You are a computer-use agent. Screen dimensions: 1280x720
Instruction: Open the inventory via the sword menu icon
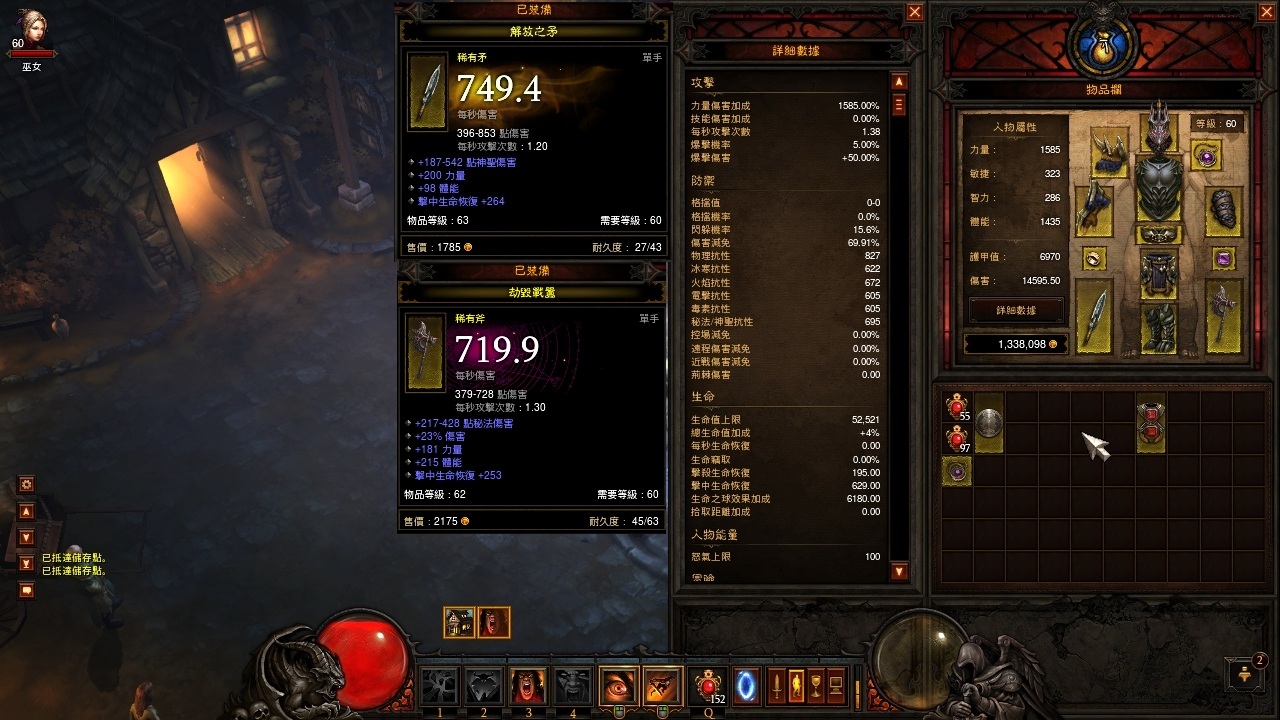tap(775, 686)
